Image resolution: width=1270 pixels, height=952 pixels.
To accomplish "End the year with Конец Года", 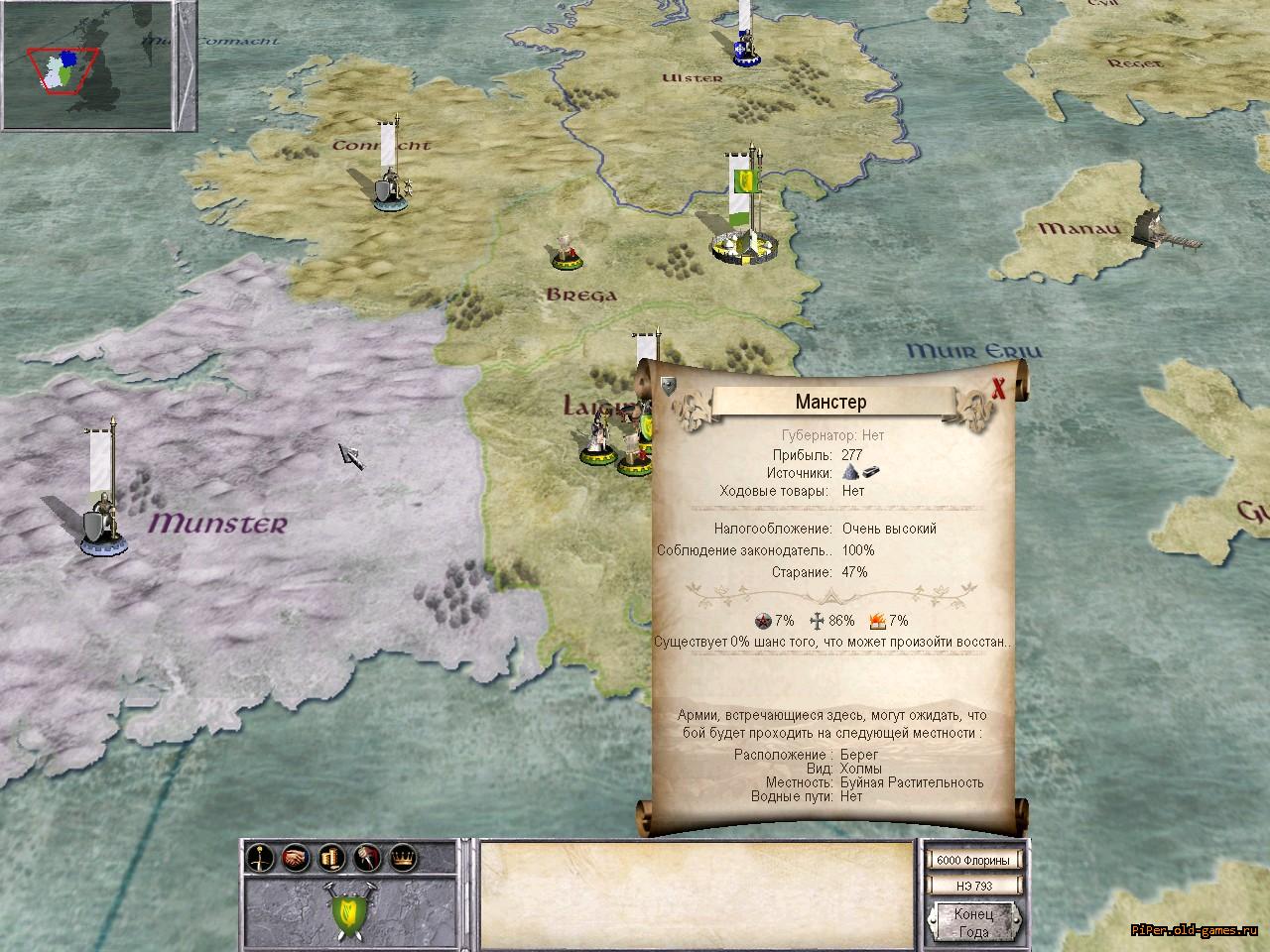I will (x=972, y=921).
